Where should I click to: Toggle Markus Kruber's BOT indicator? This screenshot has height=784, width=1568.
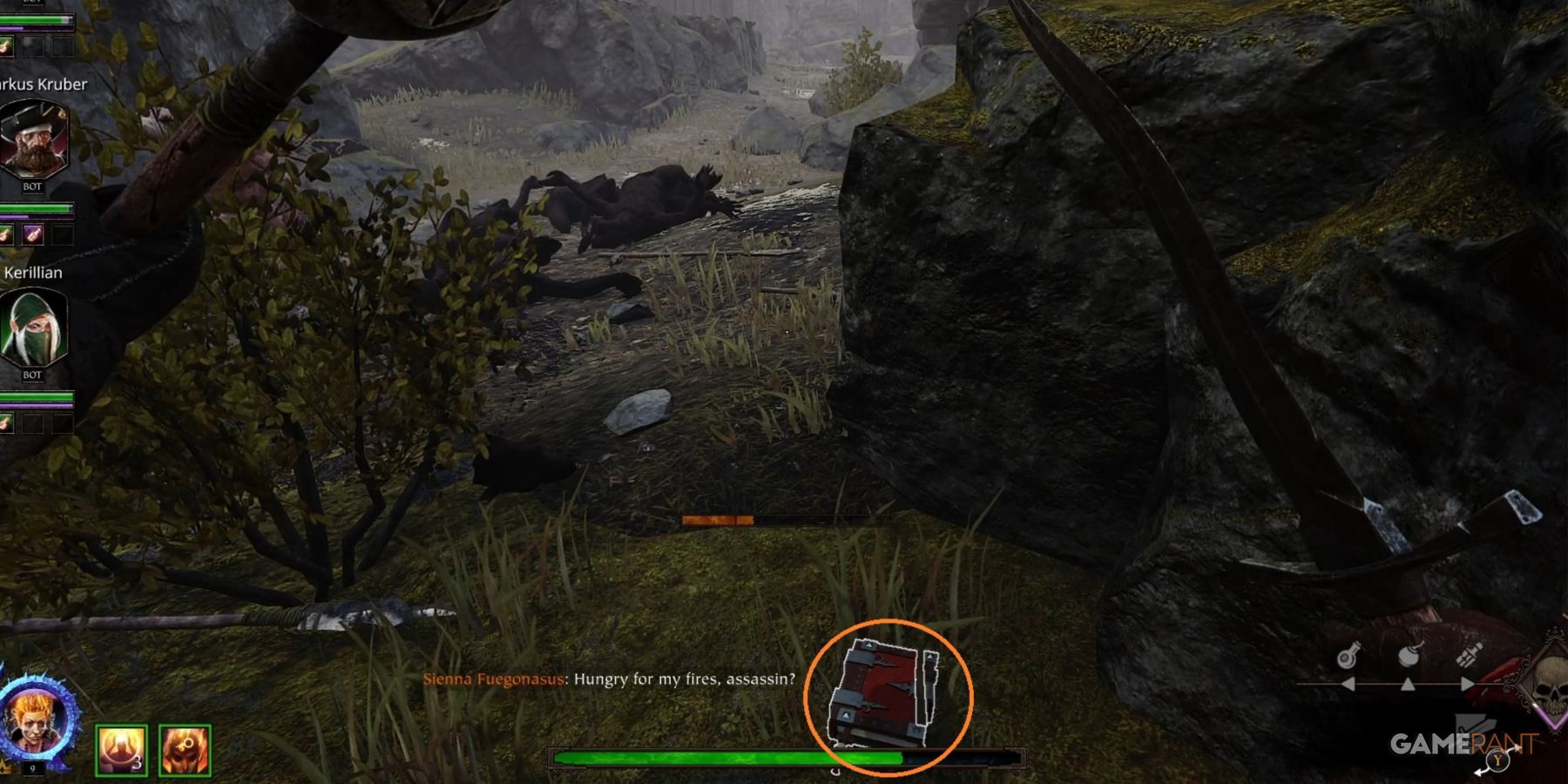pyautogui.click(x=35, y=187)
